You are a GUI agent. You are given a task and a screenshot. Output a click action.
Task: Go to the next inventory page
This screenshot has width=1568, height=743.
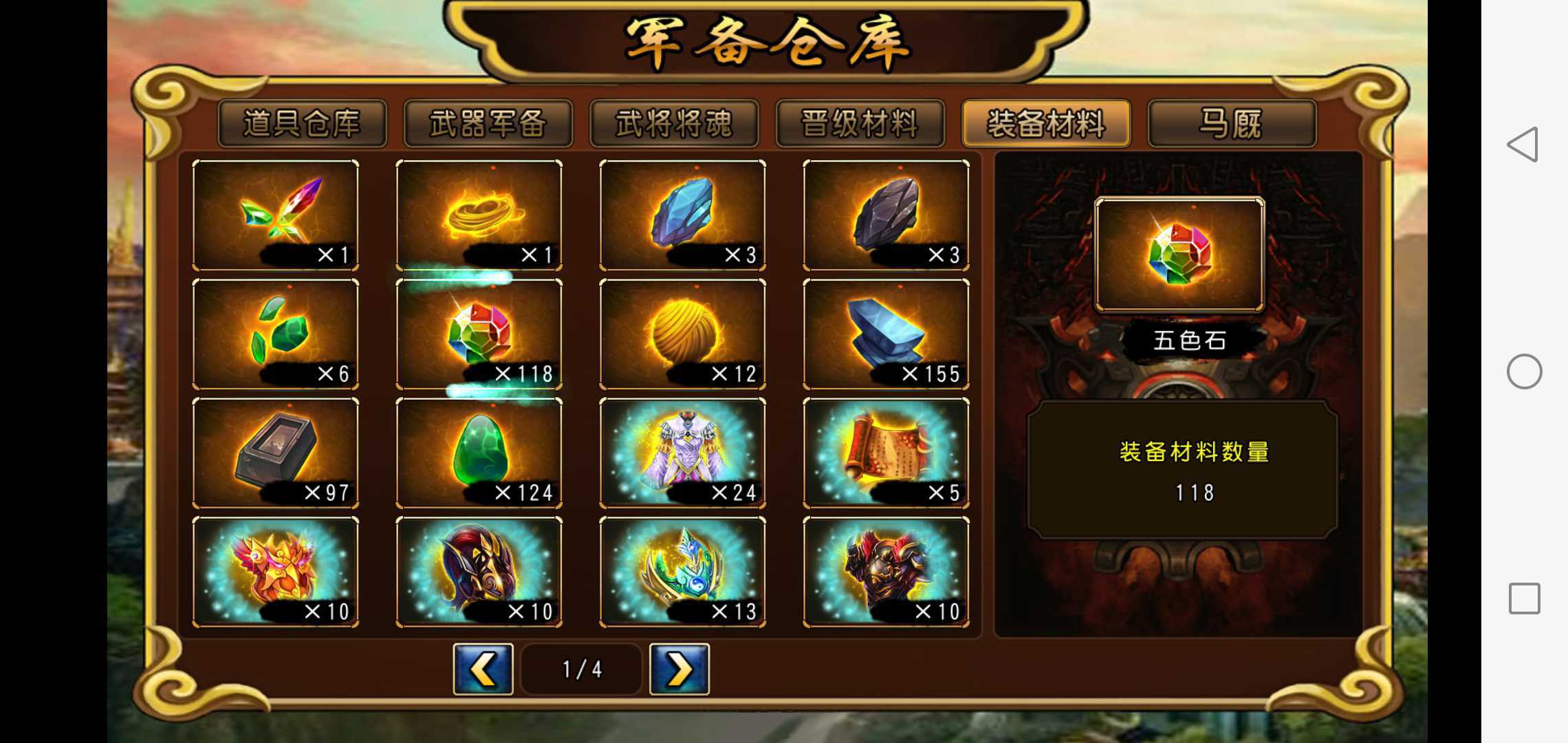pos(678,669)
